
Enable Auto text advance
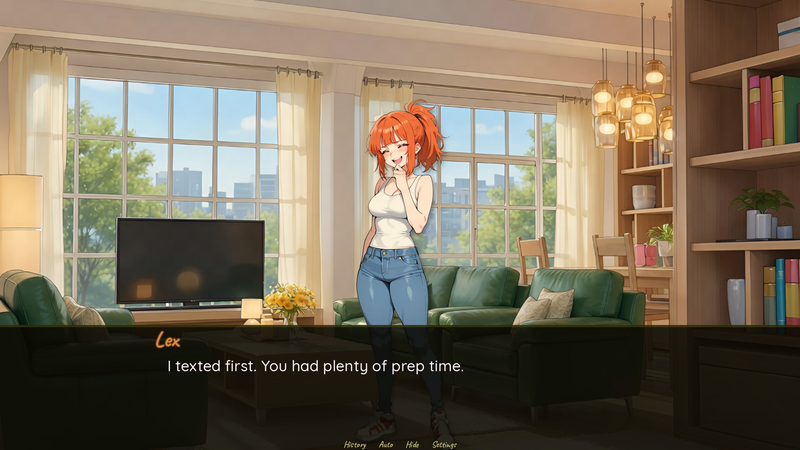pyautogui.click(x=386, y=444)
